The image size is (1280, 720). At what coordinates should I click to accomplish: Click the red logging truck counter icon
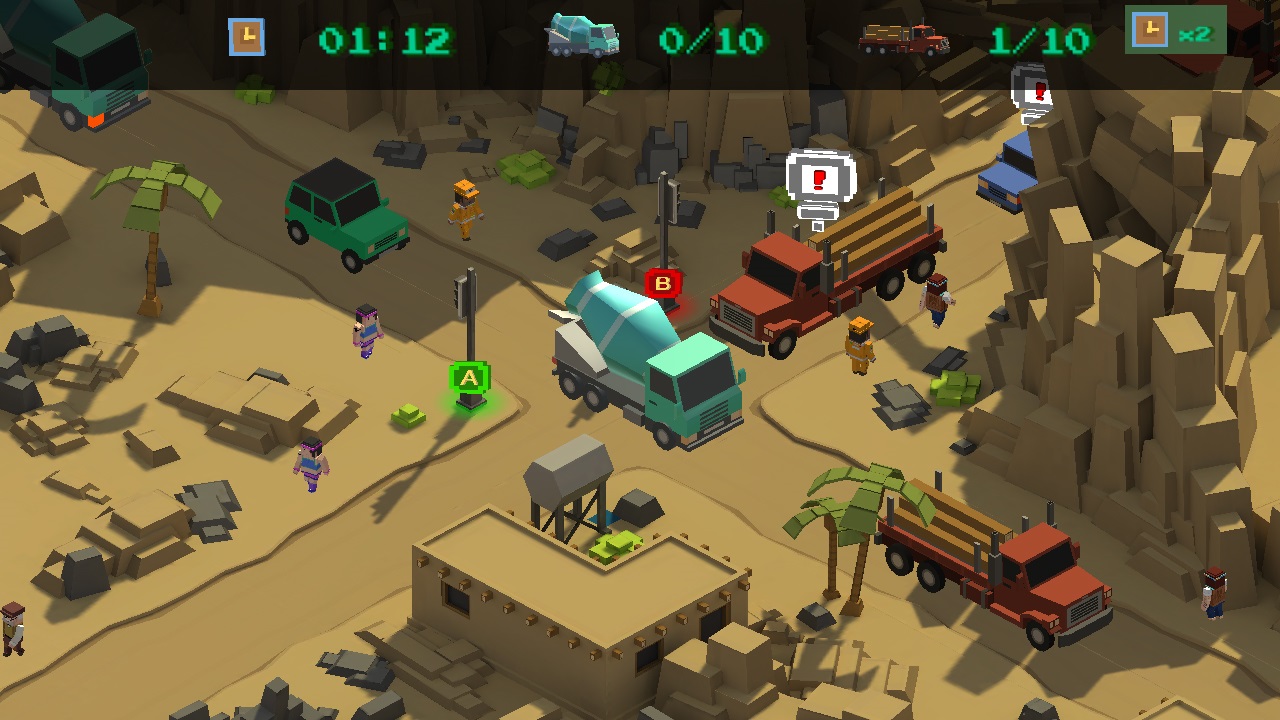pos(906,38)
